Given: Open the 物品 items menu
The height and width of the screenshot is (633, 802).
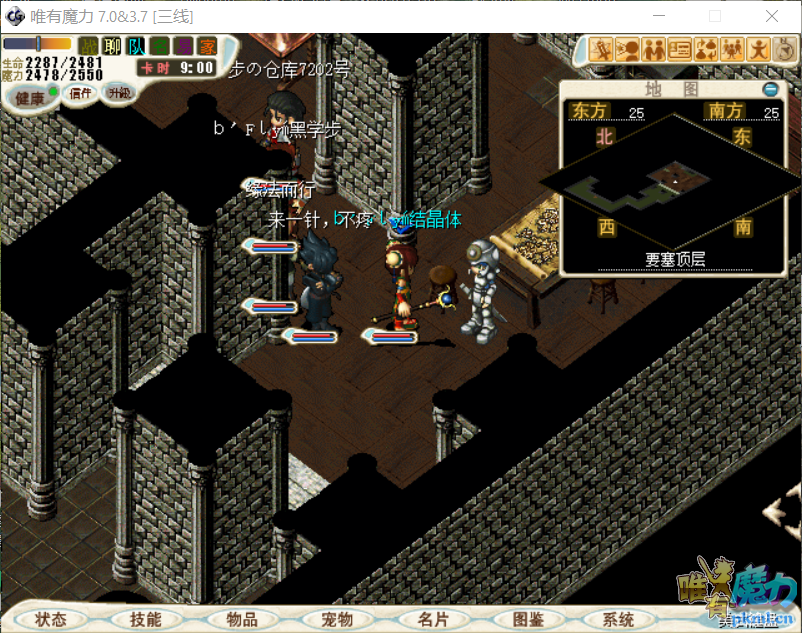Looking at the screenshot, I should pyautogui.click(x=241, y=619).
